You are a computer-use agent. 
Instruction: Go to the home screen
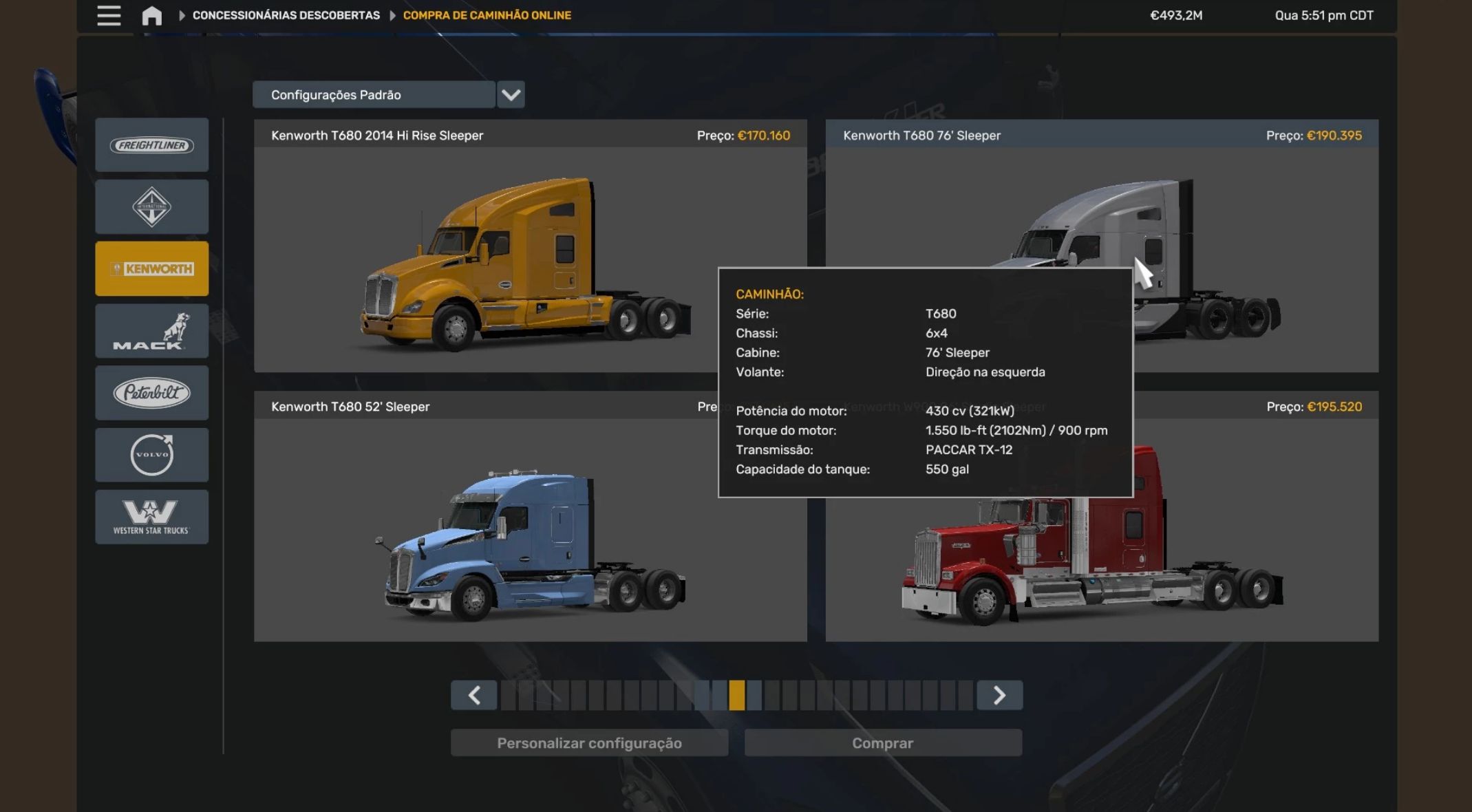coord(151,15)
